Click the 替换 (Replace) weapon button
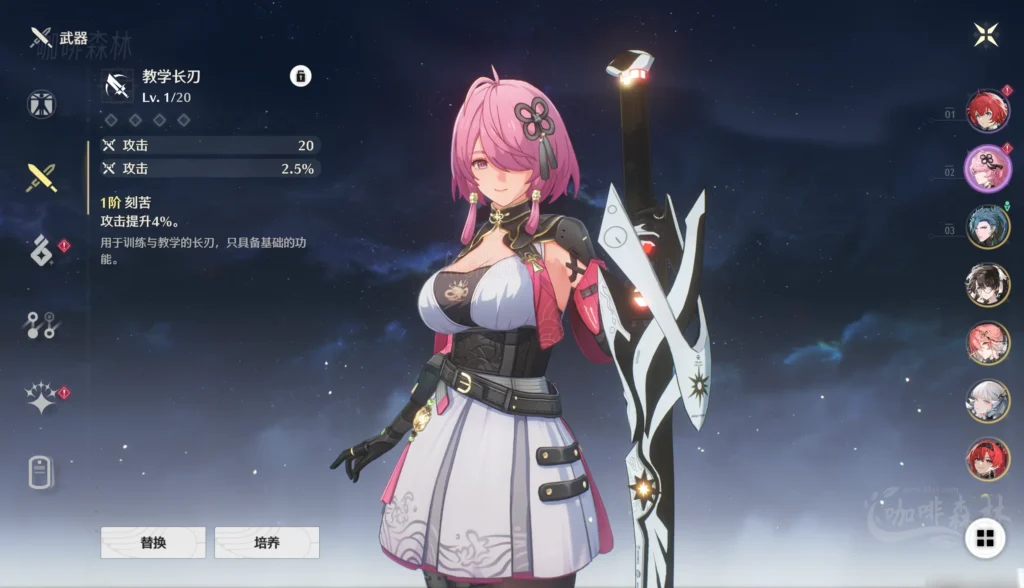Image resolution: width=1024 pixels, height=588 pixels. pos(153,542)
